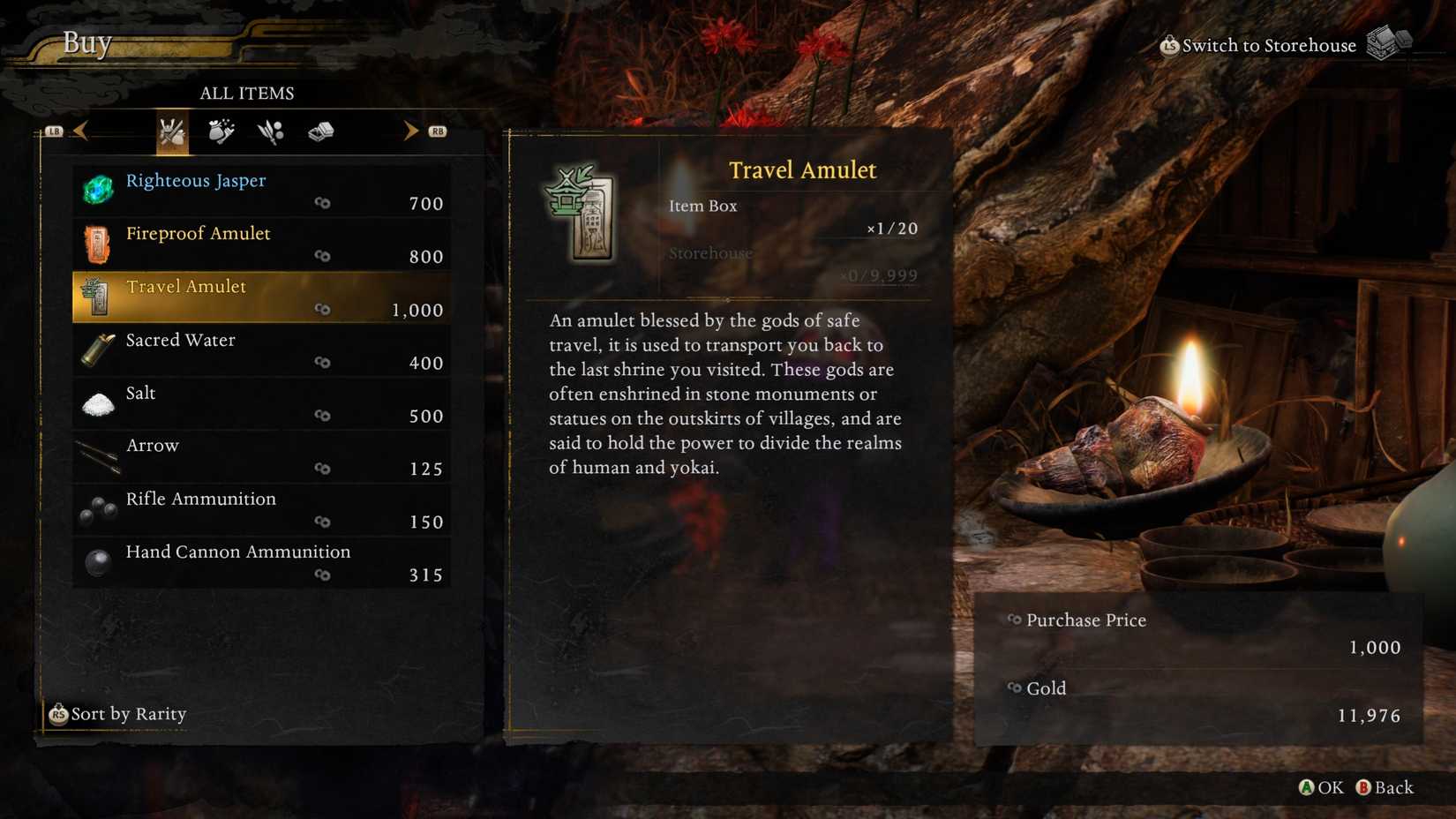Click the left LB category arrow
1456x819 pixels.
pyautogui.click(x=79, y=131)
